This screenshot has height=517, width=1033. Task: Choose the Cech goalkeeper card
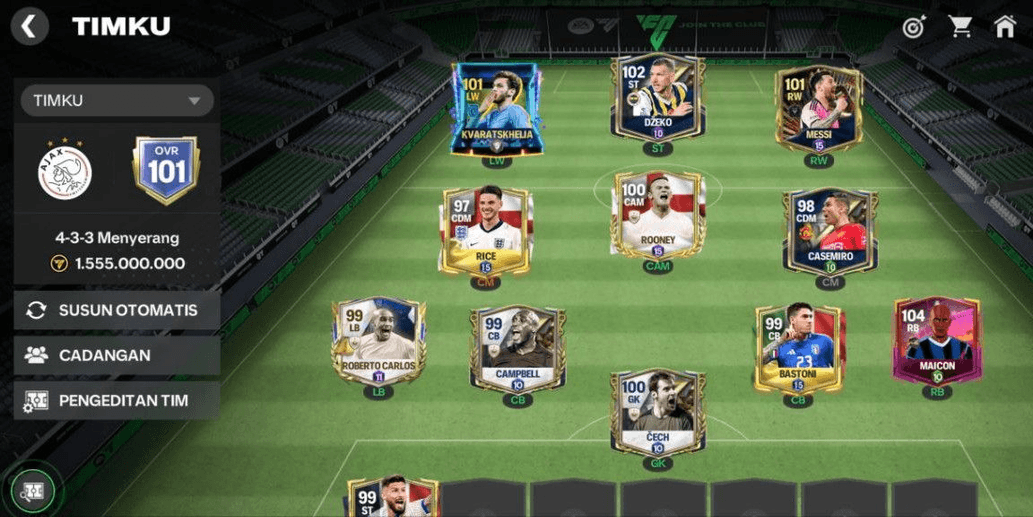(658, 413)
